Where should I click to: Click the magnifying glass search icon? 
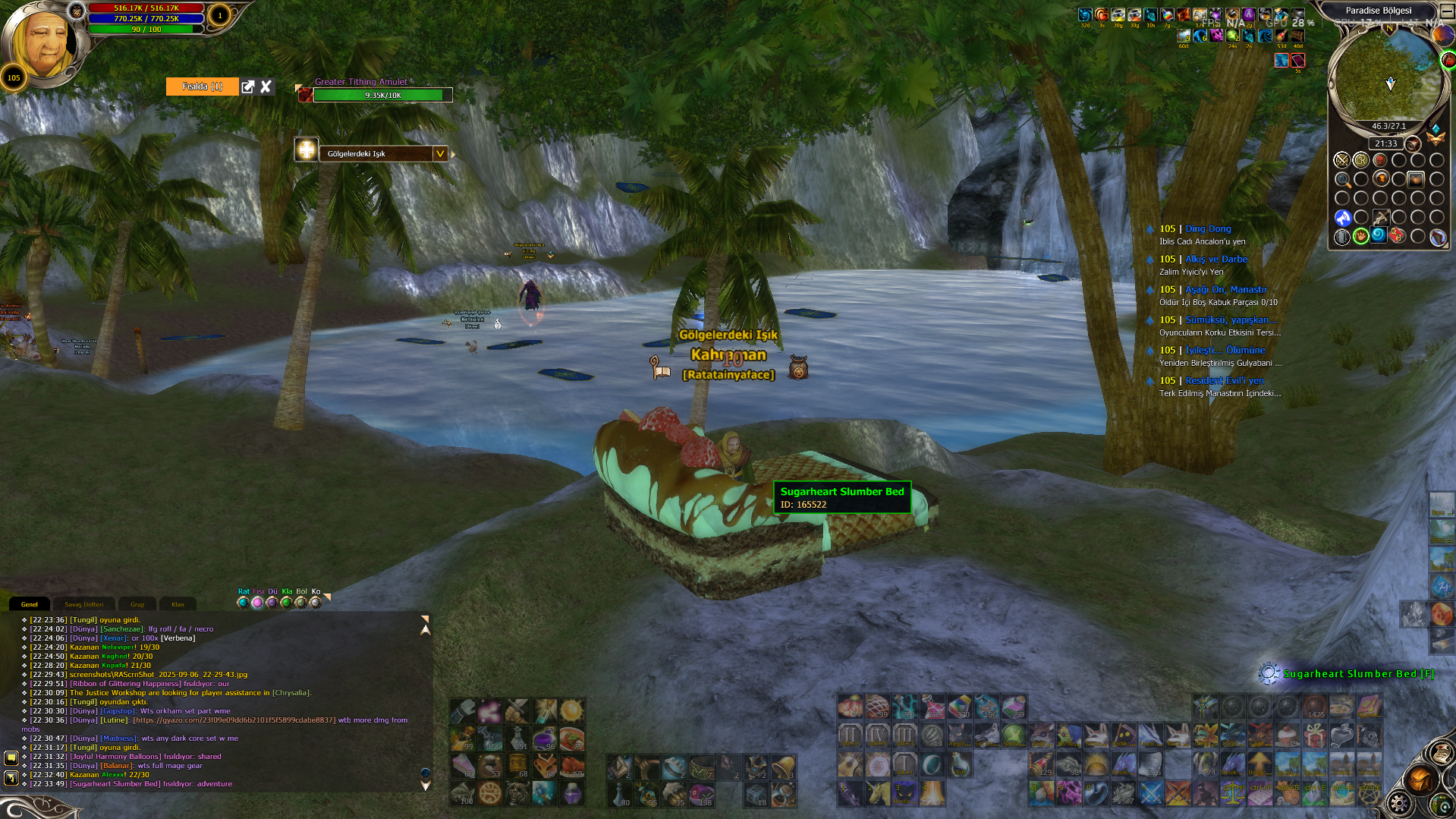pos(1342,180)
